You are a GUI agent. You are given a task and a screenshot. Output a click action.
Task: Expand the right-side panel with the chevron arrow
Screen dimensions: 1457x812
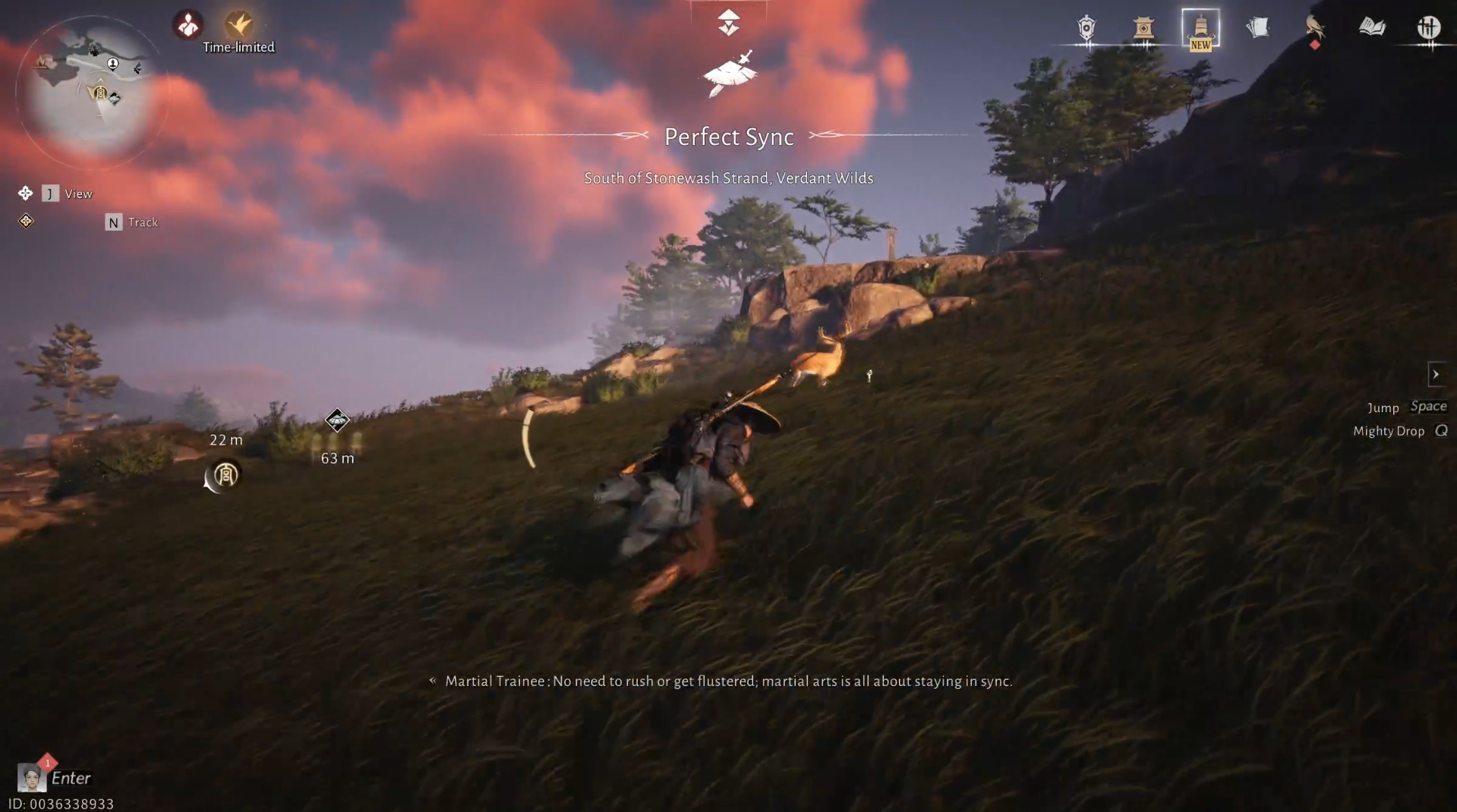1437,374
